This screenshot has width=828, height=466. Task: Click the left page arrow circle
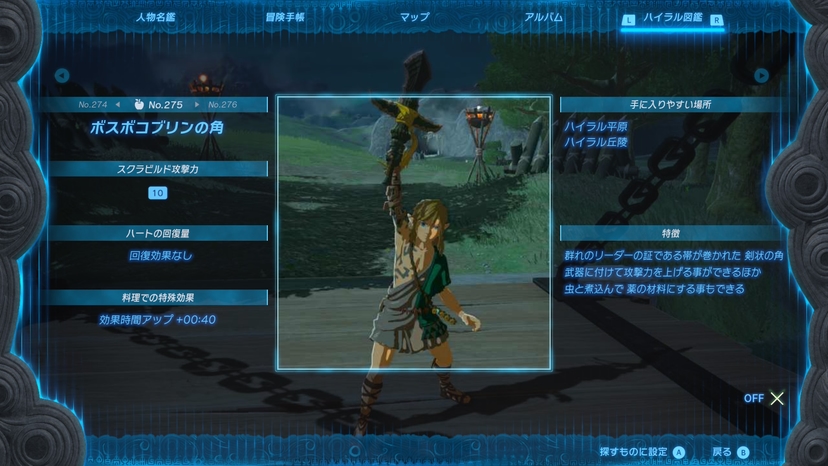[62, 75]
